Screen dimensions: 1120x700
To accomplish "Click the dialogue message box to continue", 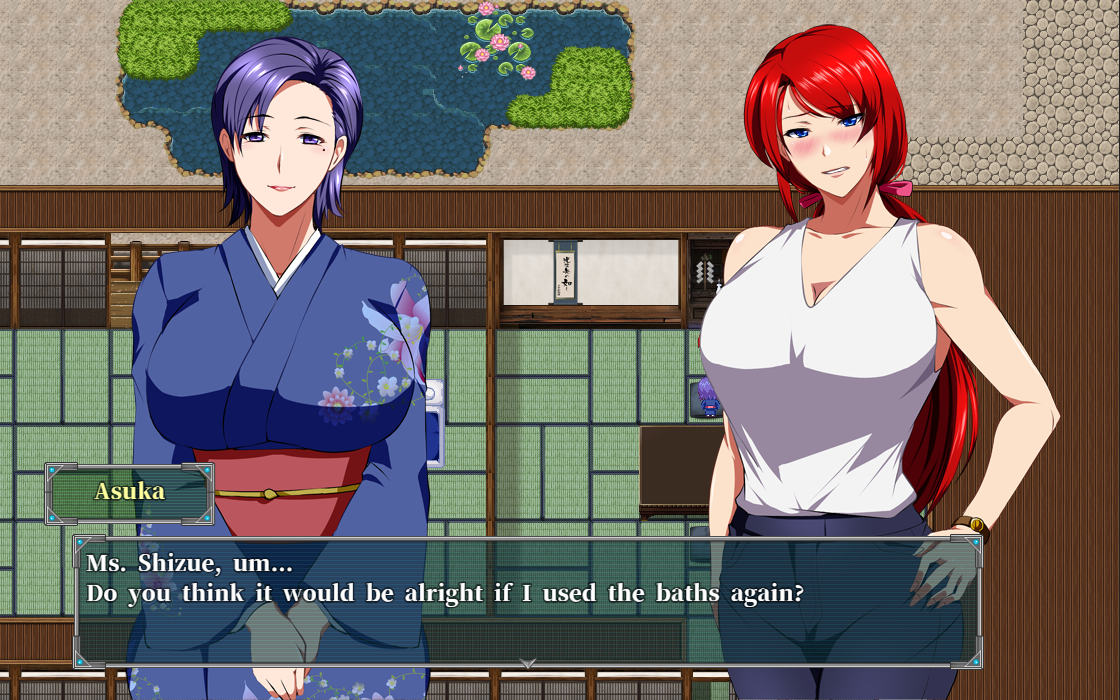I will 527,602.
